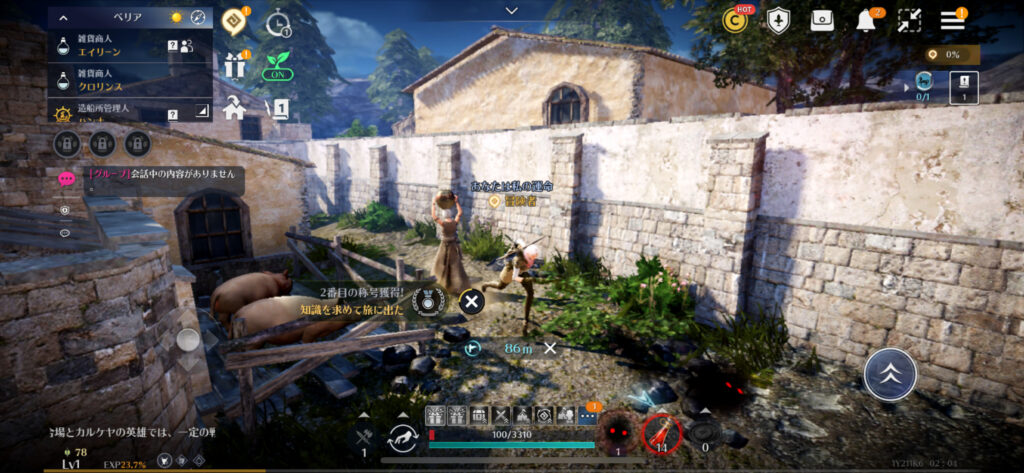Screen dimensions: 1024x473
Task: Open the group chat bubble
Action: pos(67,179)
